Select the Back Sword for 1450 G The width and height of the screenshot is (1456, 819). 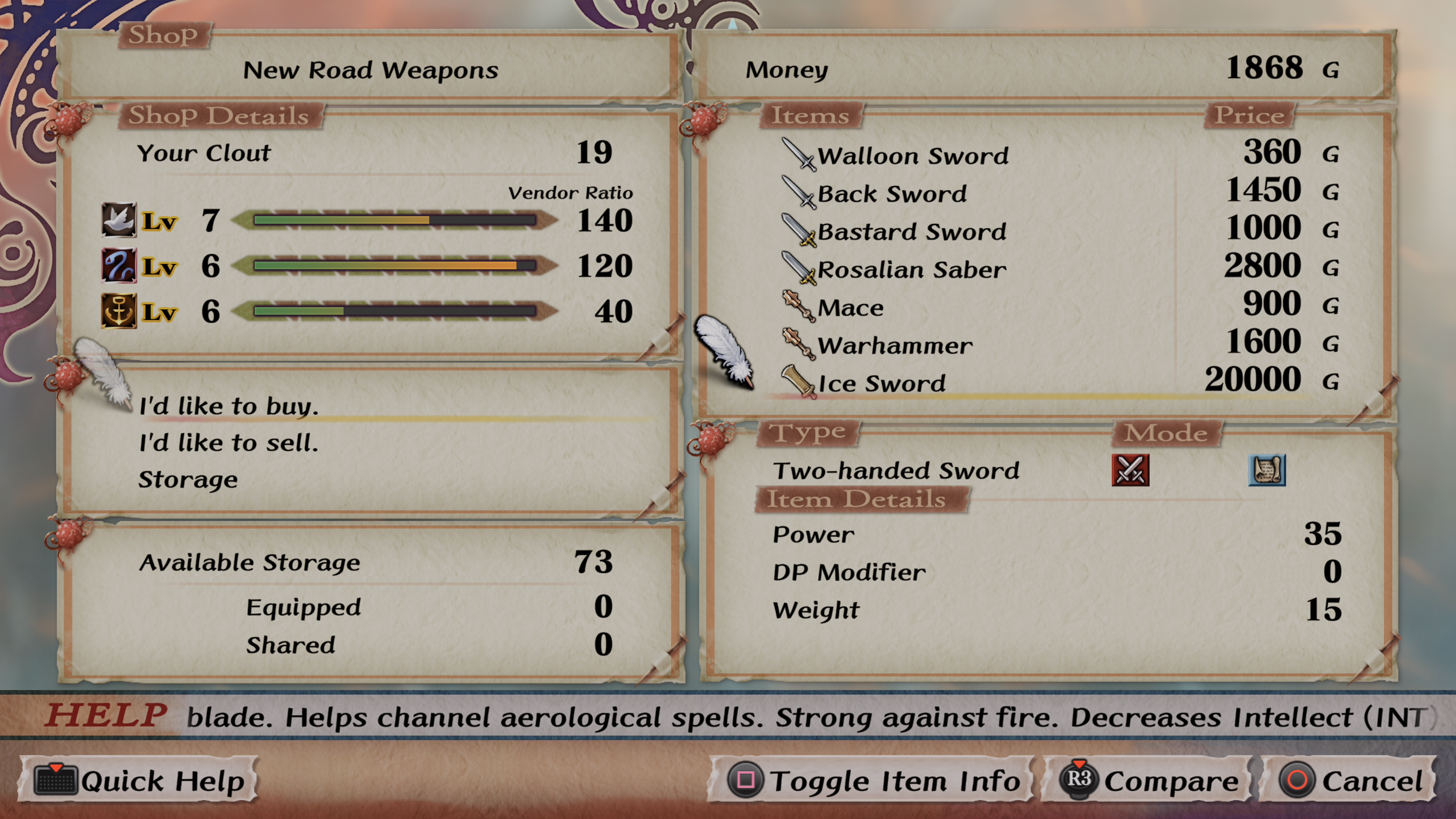coord(892,193)
